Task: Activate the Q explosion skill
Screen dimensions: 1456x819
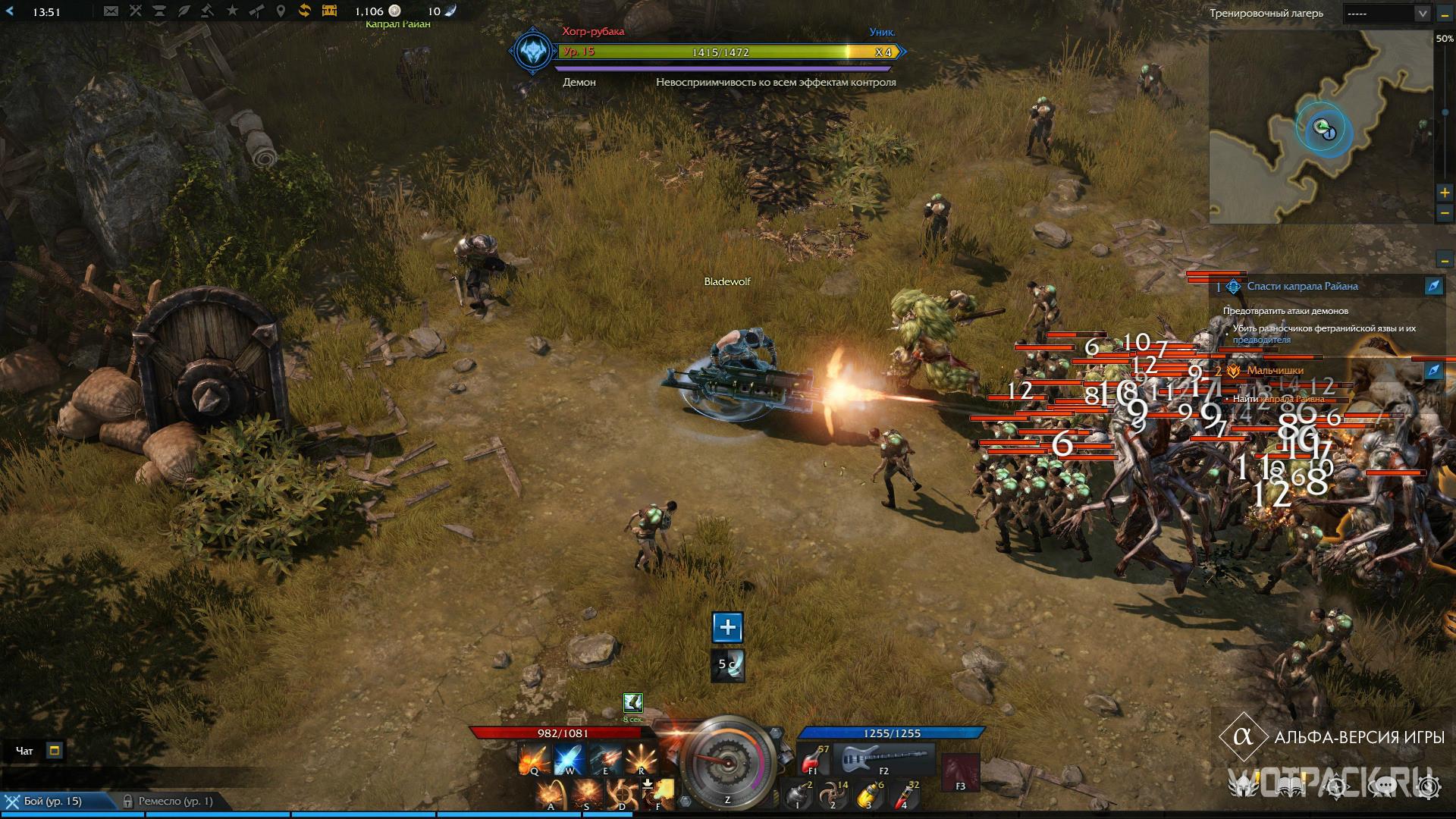Action: pyautogui.click(x=534, y=758)
